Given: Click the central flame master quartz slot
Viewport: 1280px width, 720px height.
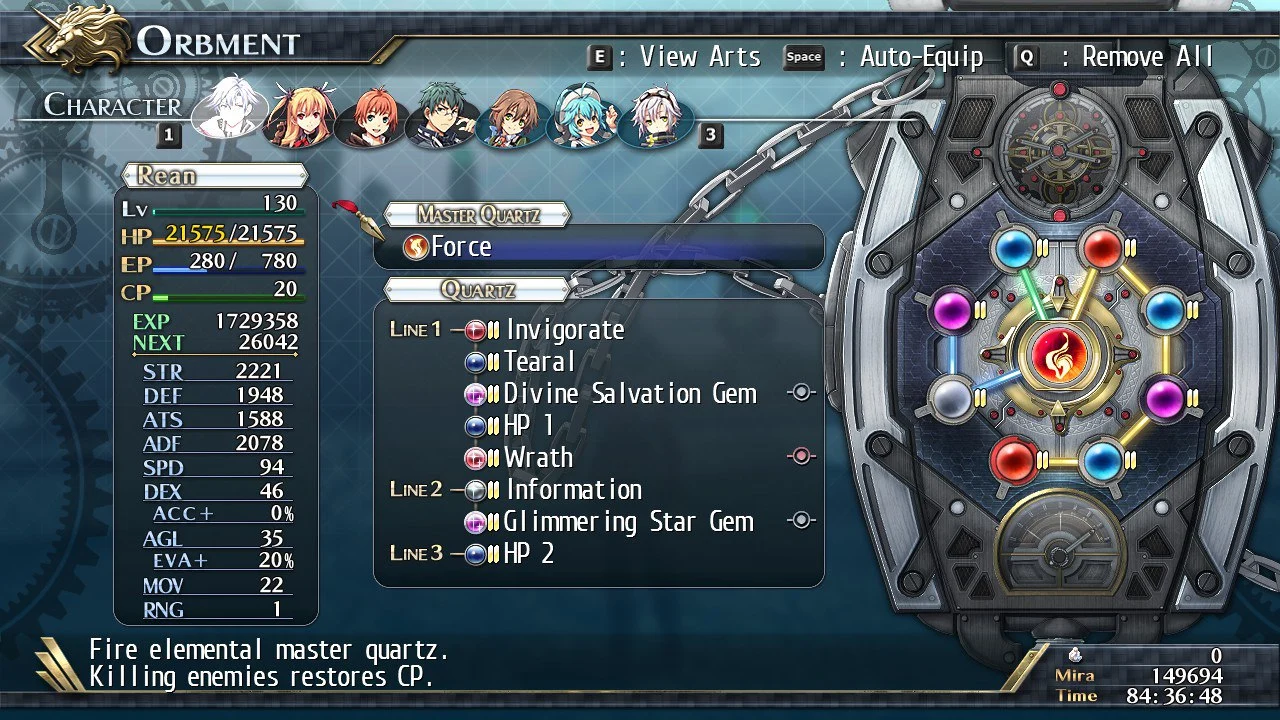Looking at the screenshot, I should [x=1056, y=356].
